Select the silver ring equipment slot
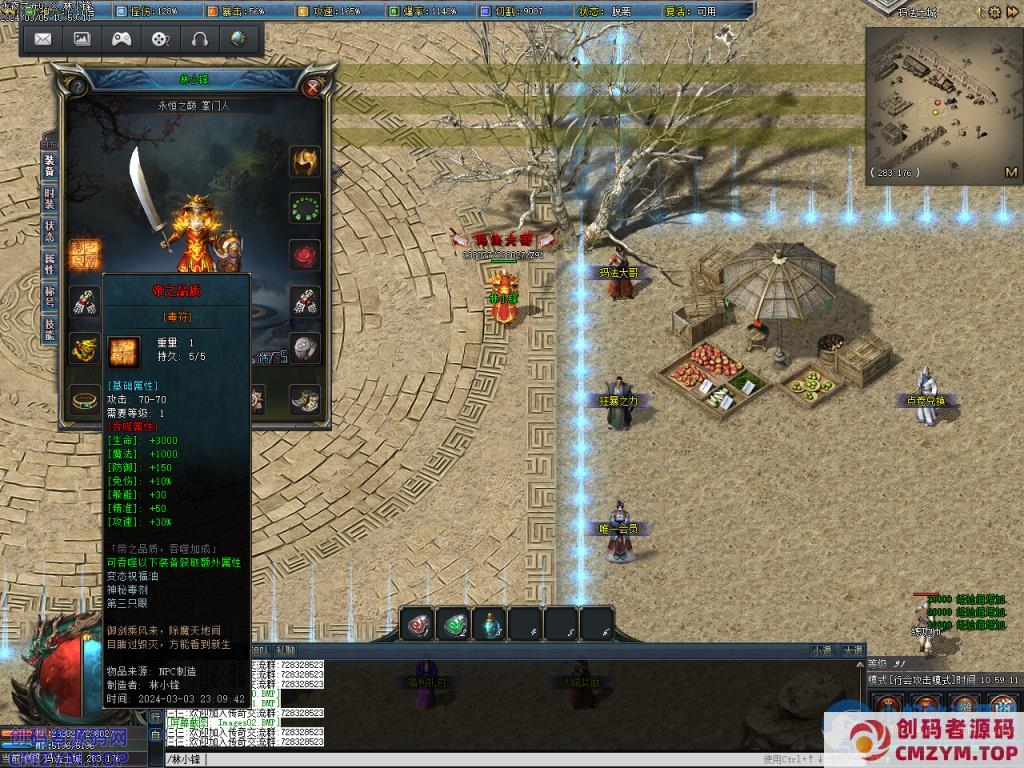This screenshot has height=768, width=1024. pos(305,347)
